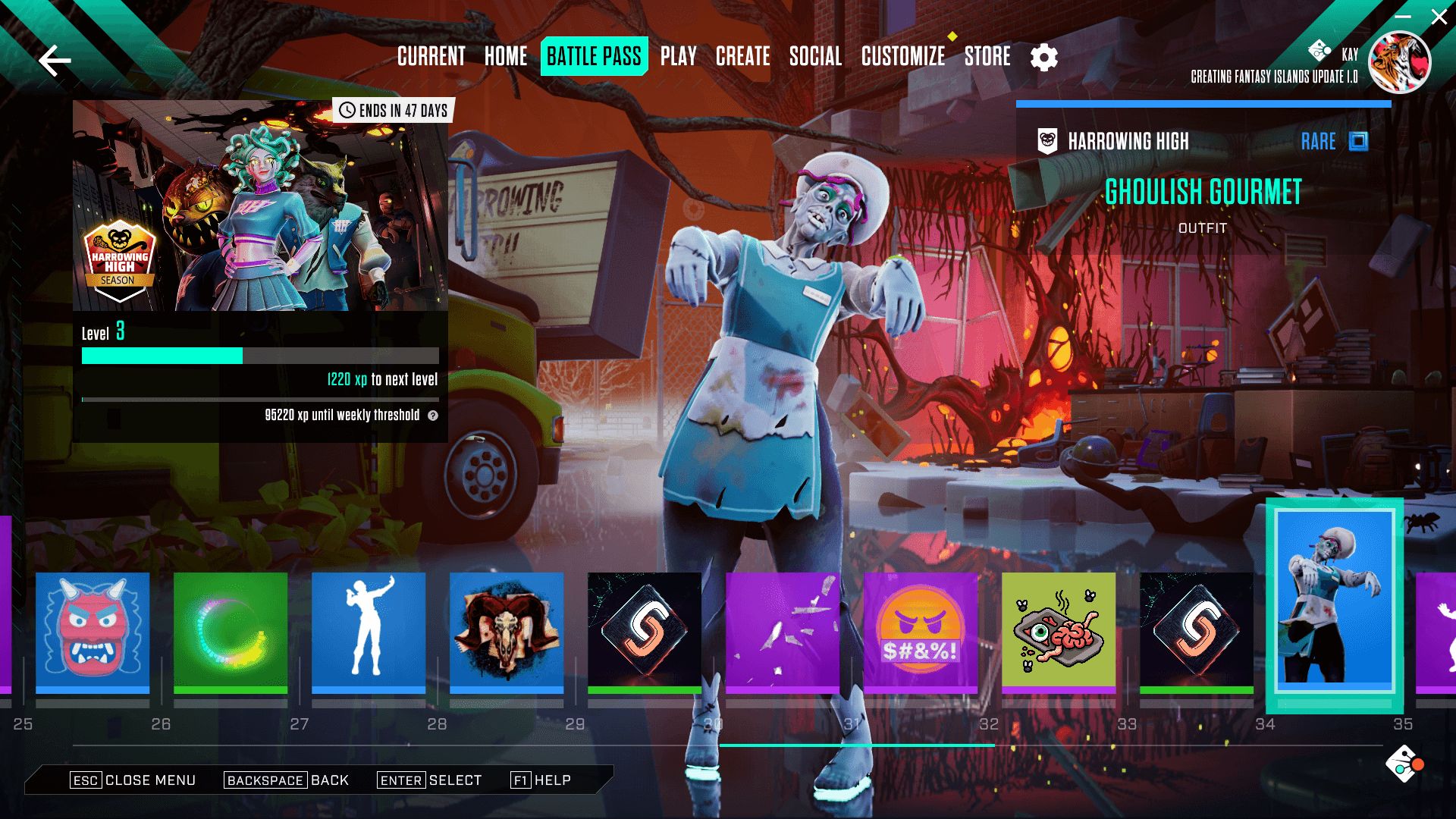Image resolution: width=1456 pixels, height=819 pixels.
Task: Switch to the Current tab
Action: (x=431, y=56)
